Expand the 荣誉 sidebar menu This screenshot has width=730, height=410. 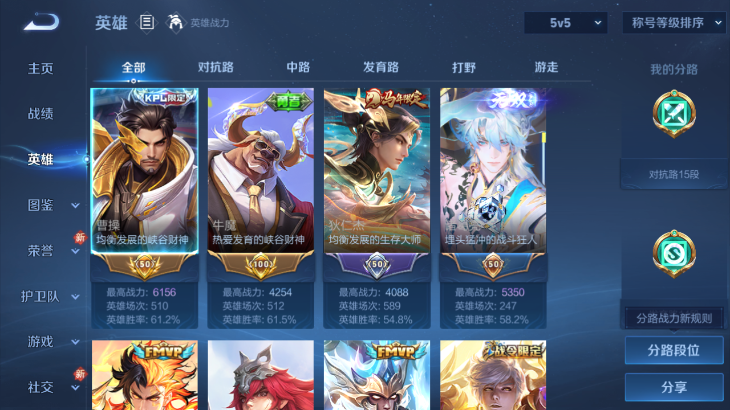52,250
